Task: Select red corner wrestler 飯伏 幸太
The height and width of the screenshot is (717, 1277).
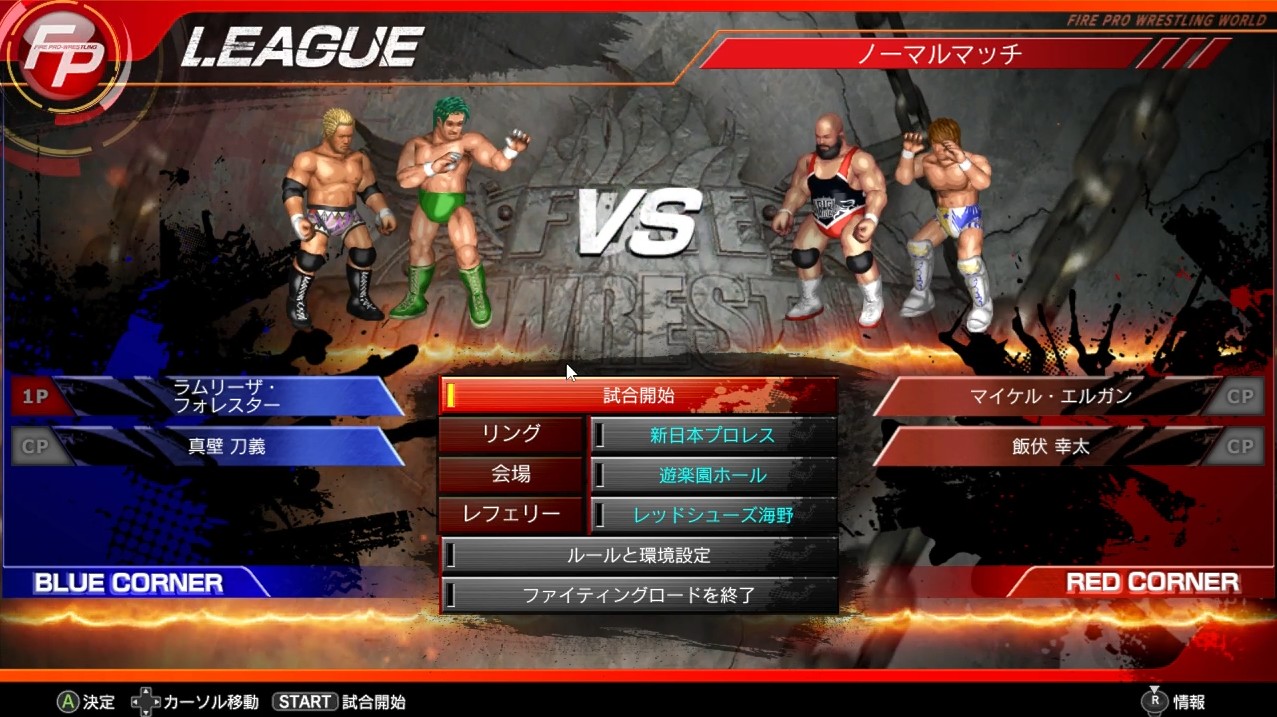Action: click(x=1050, y=446)
